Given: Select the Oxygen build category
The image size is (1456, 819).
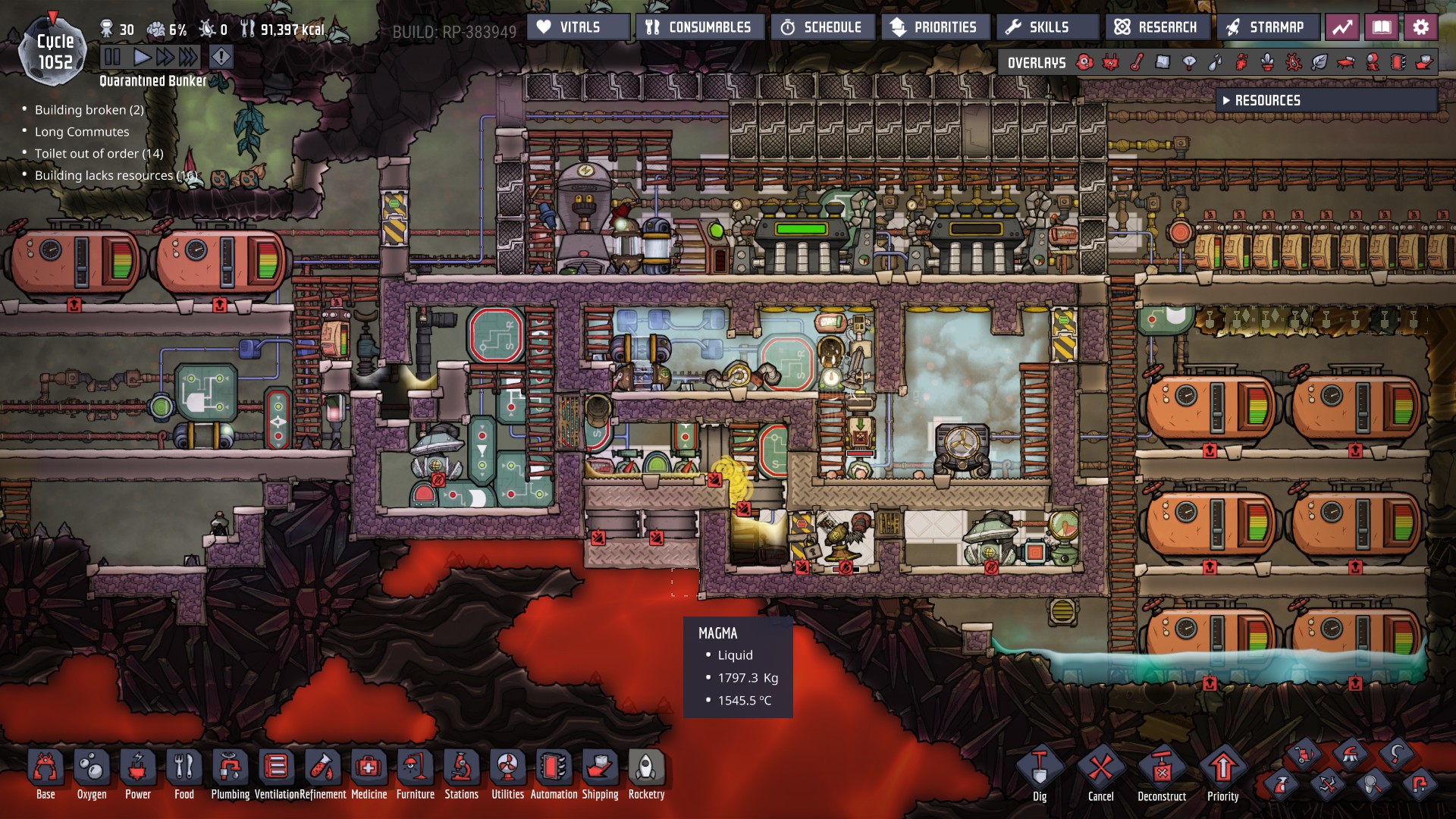Looking at the screenshot, I should (x=92, y=773).
